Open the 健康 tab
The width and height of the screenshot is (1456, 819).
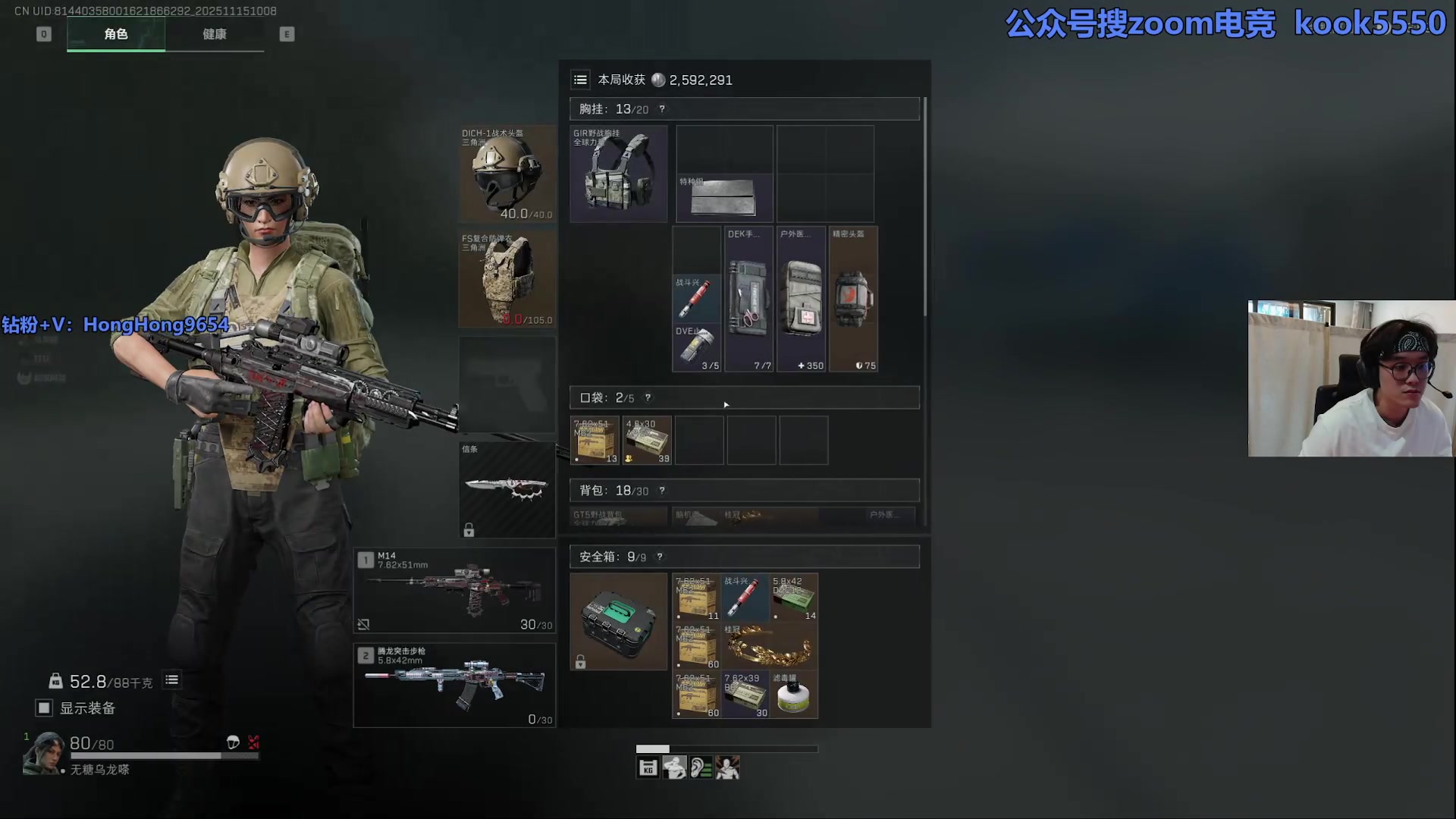215,34
